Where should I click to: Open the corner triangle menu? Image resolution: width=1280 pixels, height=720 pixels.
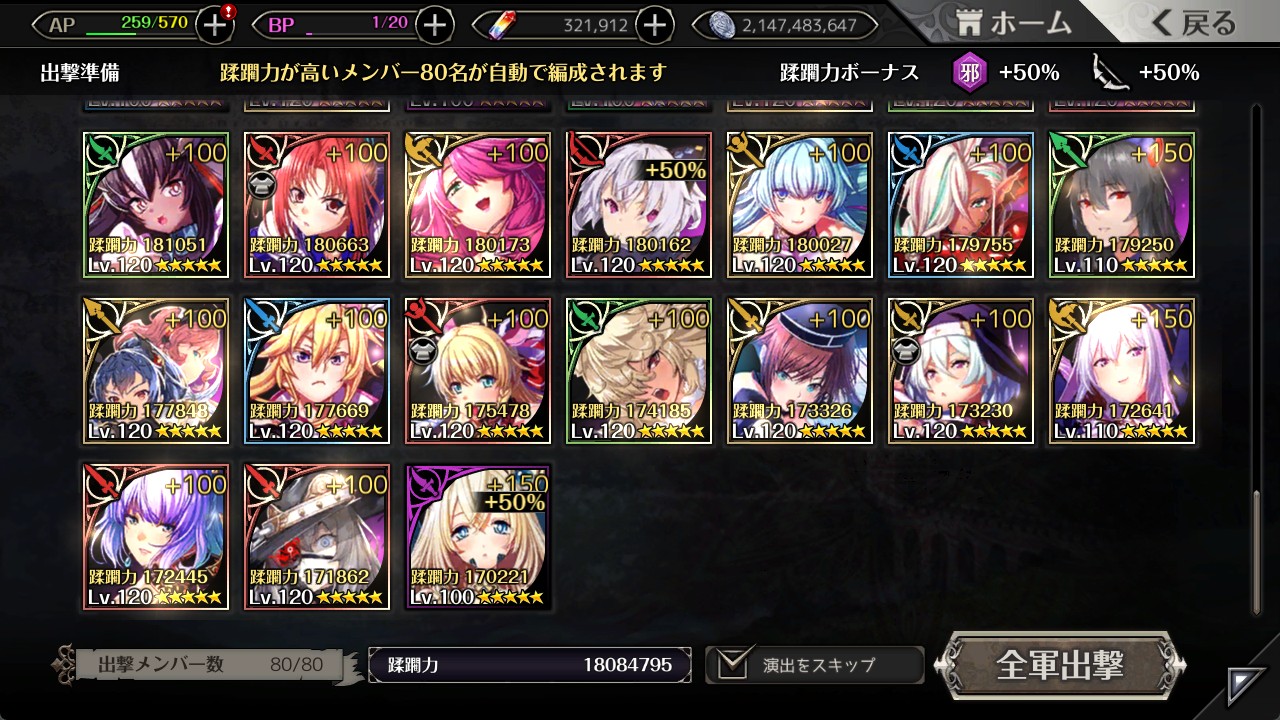coord(1246,686)
